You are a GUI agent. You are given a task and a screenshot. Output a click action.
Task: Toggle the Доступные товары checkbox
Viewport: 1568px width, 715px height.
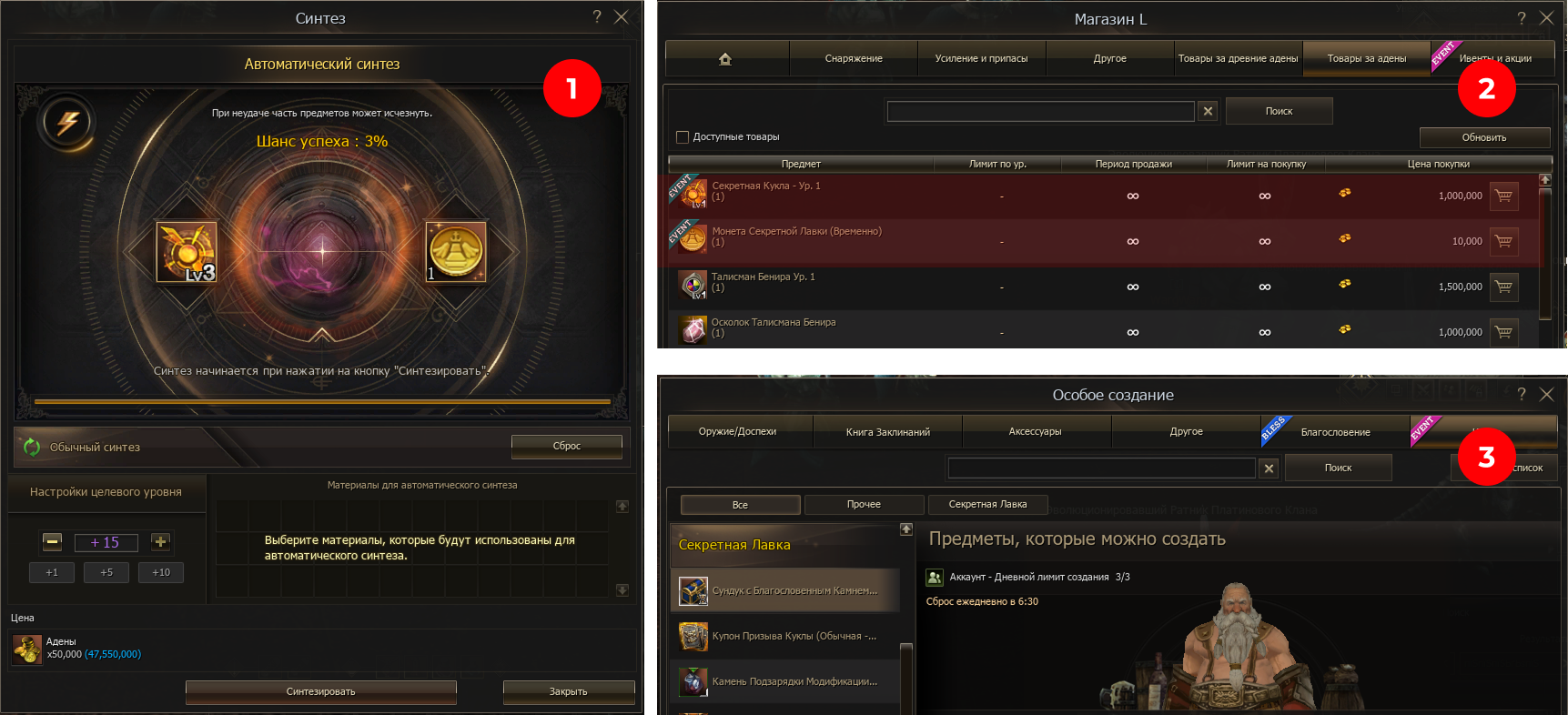coord(683,137)
